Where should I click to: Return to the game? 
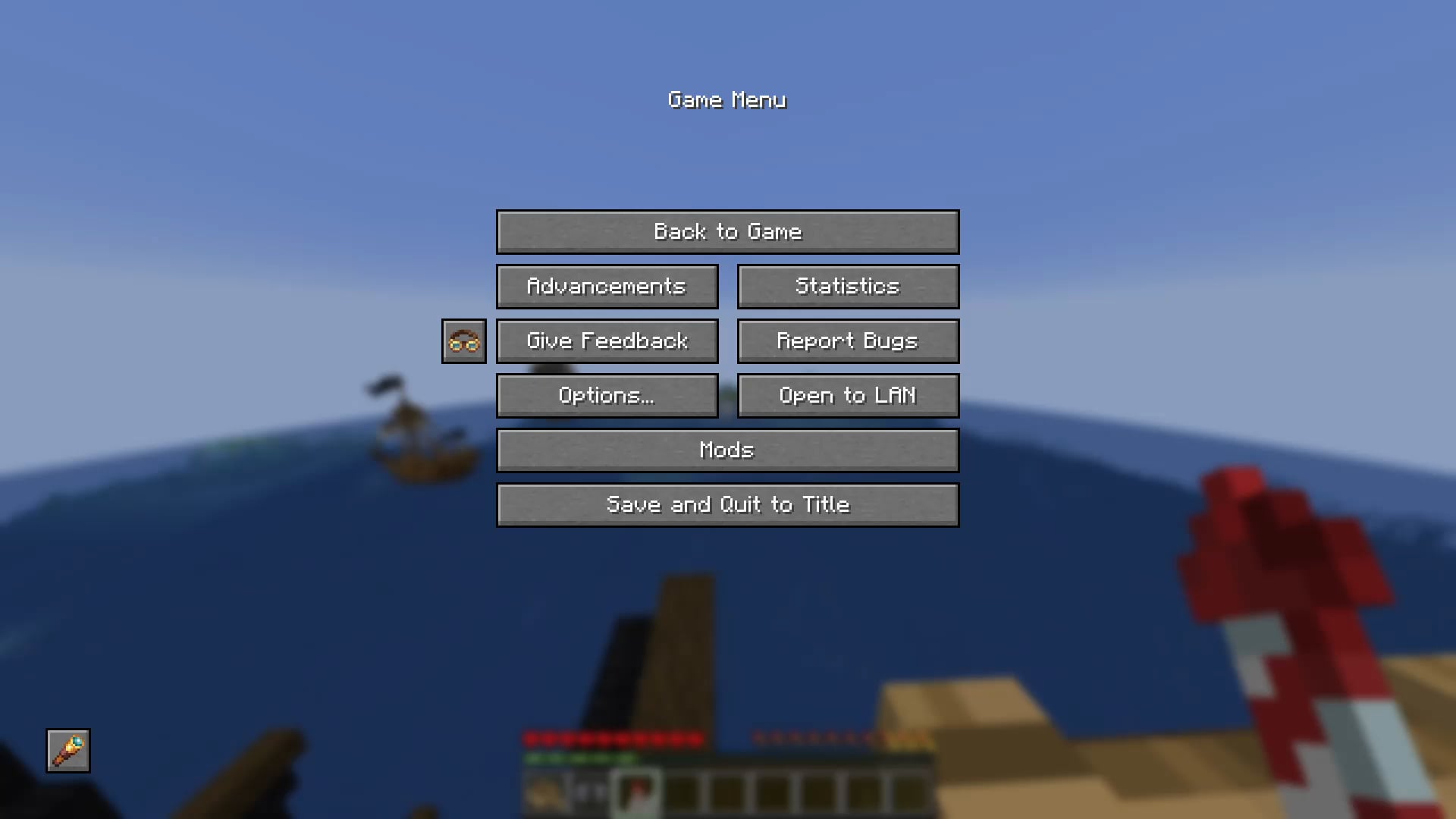(x=727, y=231)
